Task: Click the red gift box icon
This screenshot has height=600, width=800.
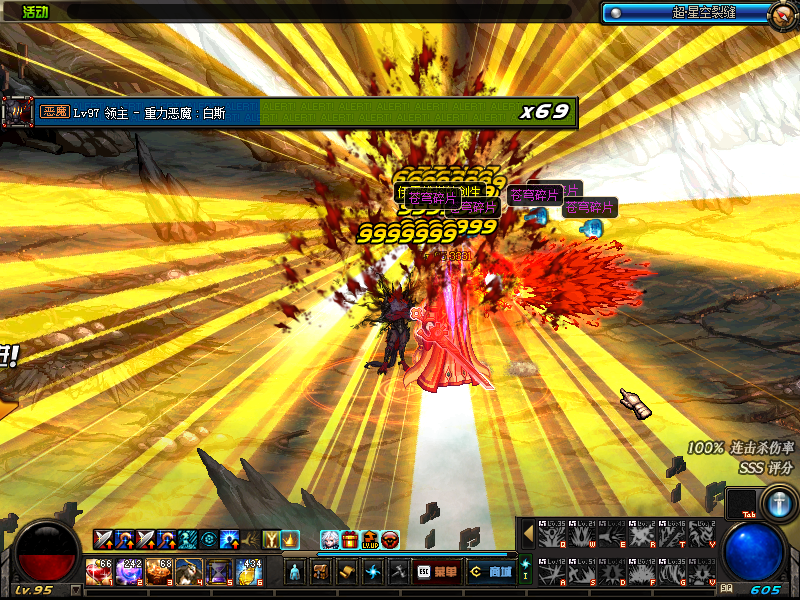Action: click(x=350, y=540)
